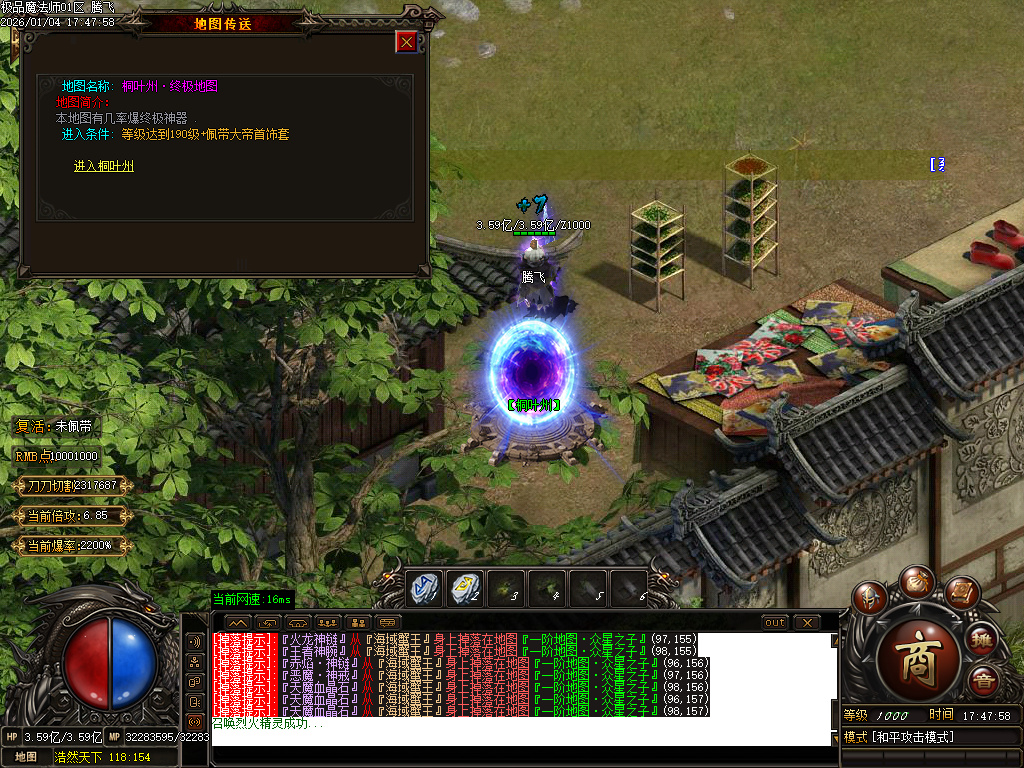The image size is (1024, 768).
Task: Open the 摊 stall button
Action: point(982,638)
